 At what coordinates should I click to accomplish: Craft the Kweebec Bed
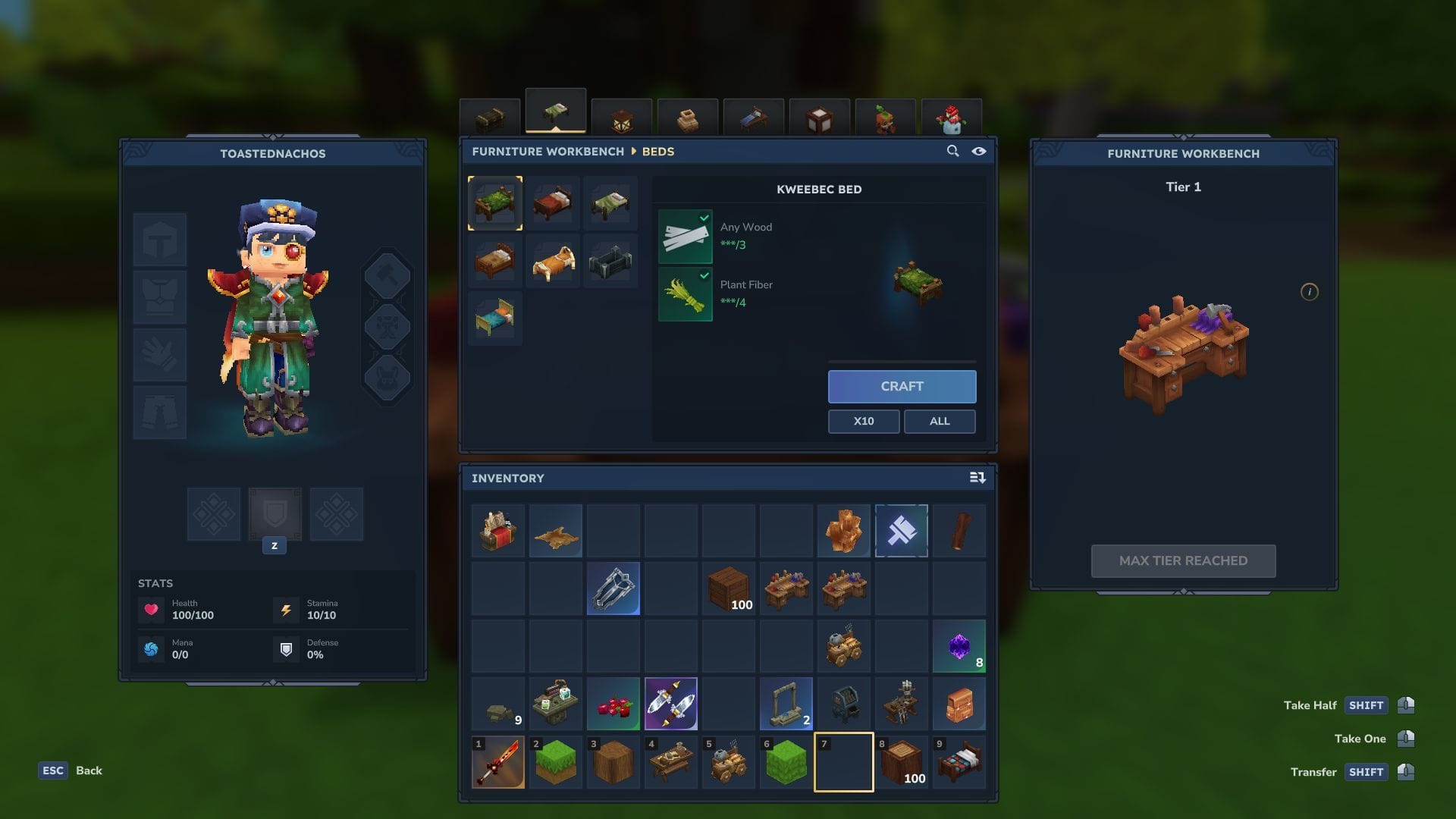coord(902,386)
